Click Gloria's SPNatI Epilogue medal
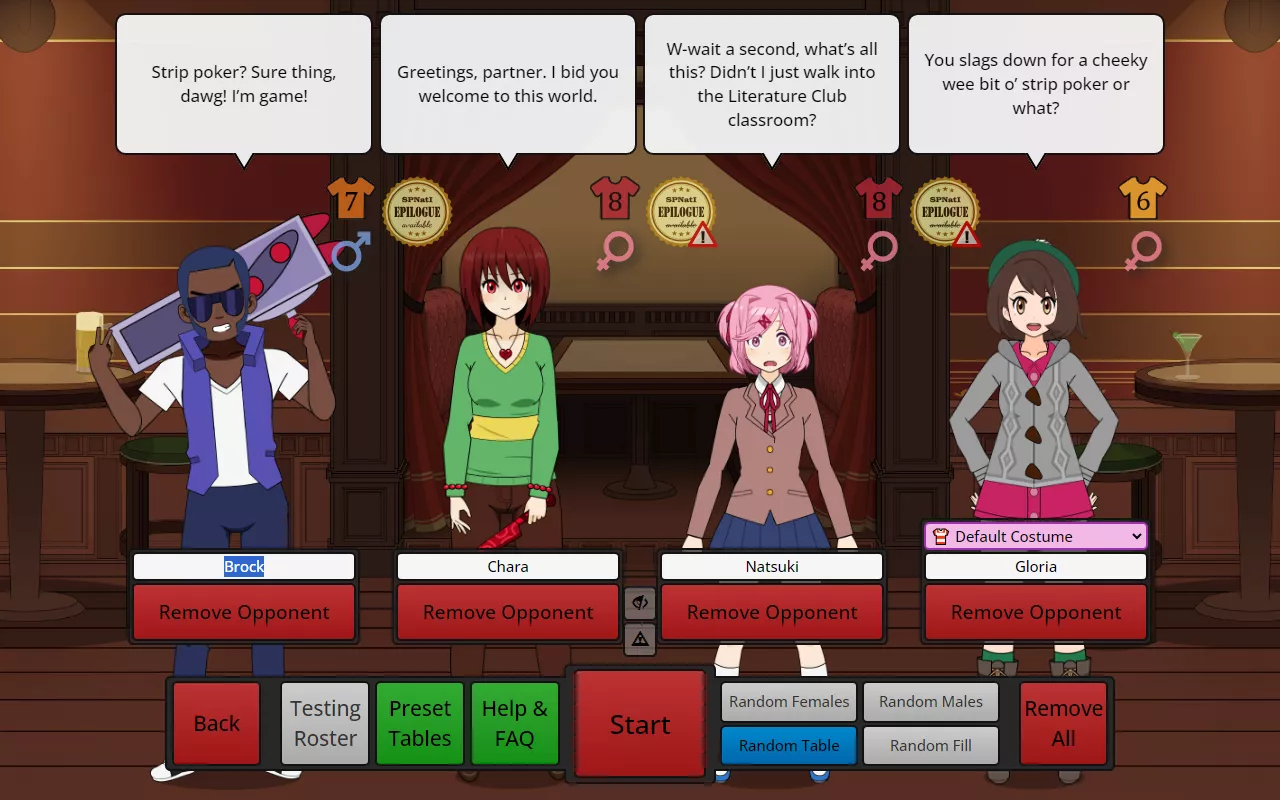1280x800 pixels. coord(945,211)
